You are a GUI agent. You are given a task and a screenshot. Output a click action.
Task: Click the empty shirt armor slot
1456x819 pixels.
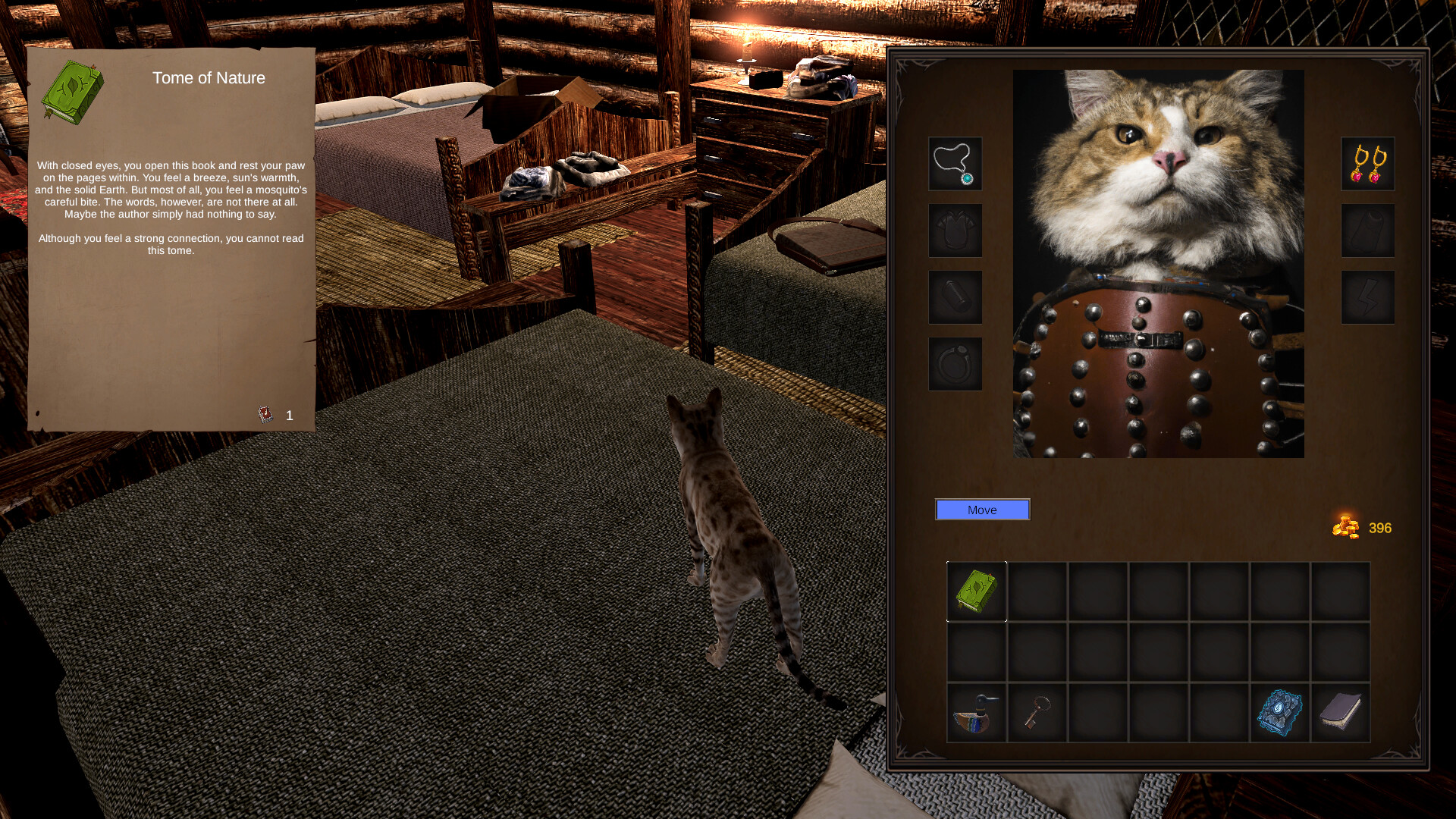click(955, 231)
